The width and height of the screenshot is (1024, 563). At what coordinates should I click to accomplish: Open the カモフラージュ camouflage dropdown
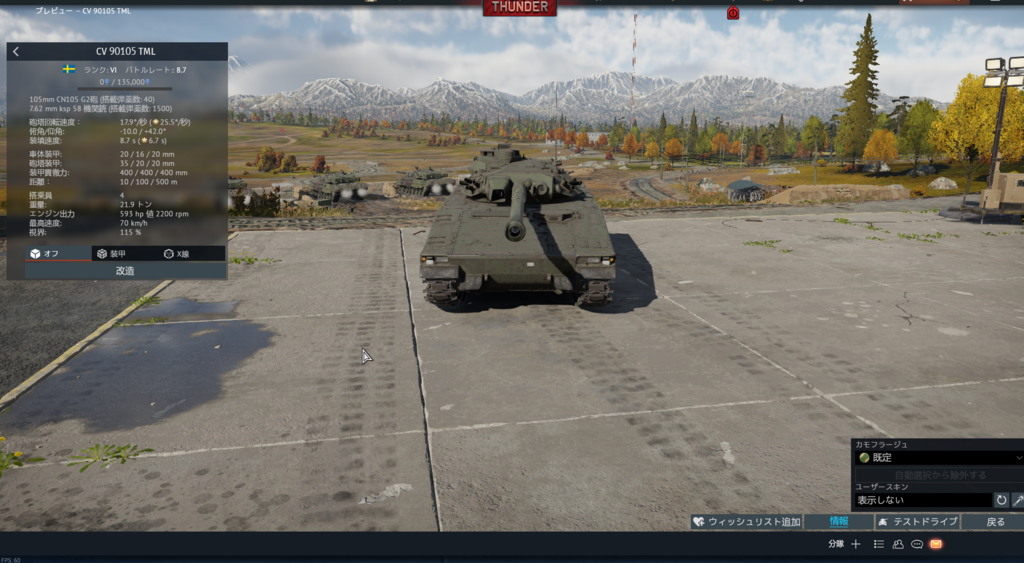[937, 458]
